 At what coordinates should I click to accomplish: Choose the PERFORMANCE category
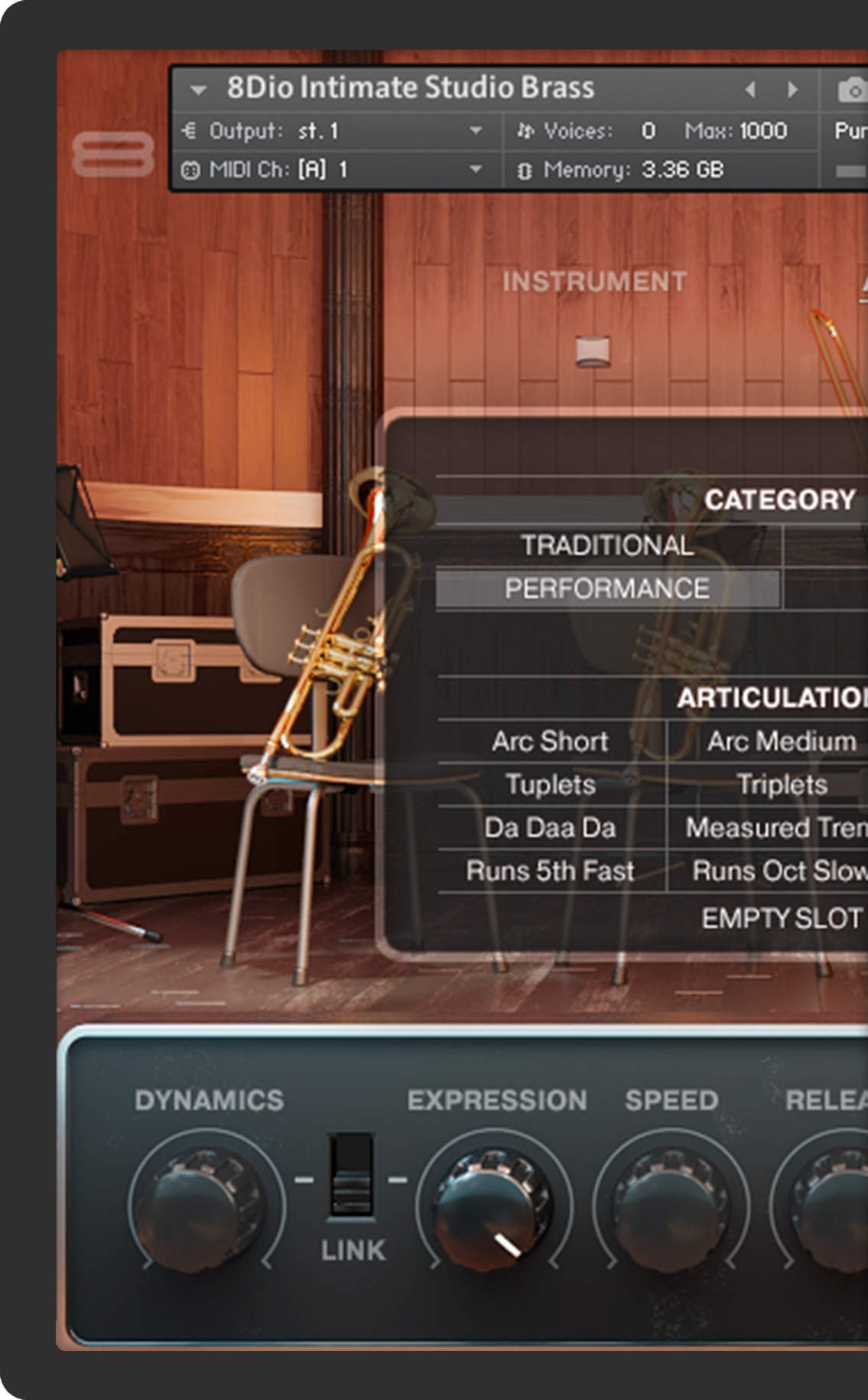(x=607, y=588)
